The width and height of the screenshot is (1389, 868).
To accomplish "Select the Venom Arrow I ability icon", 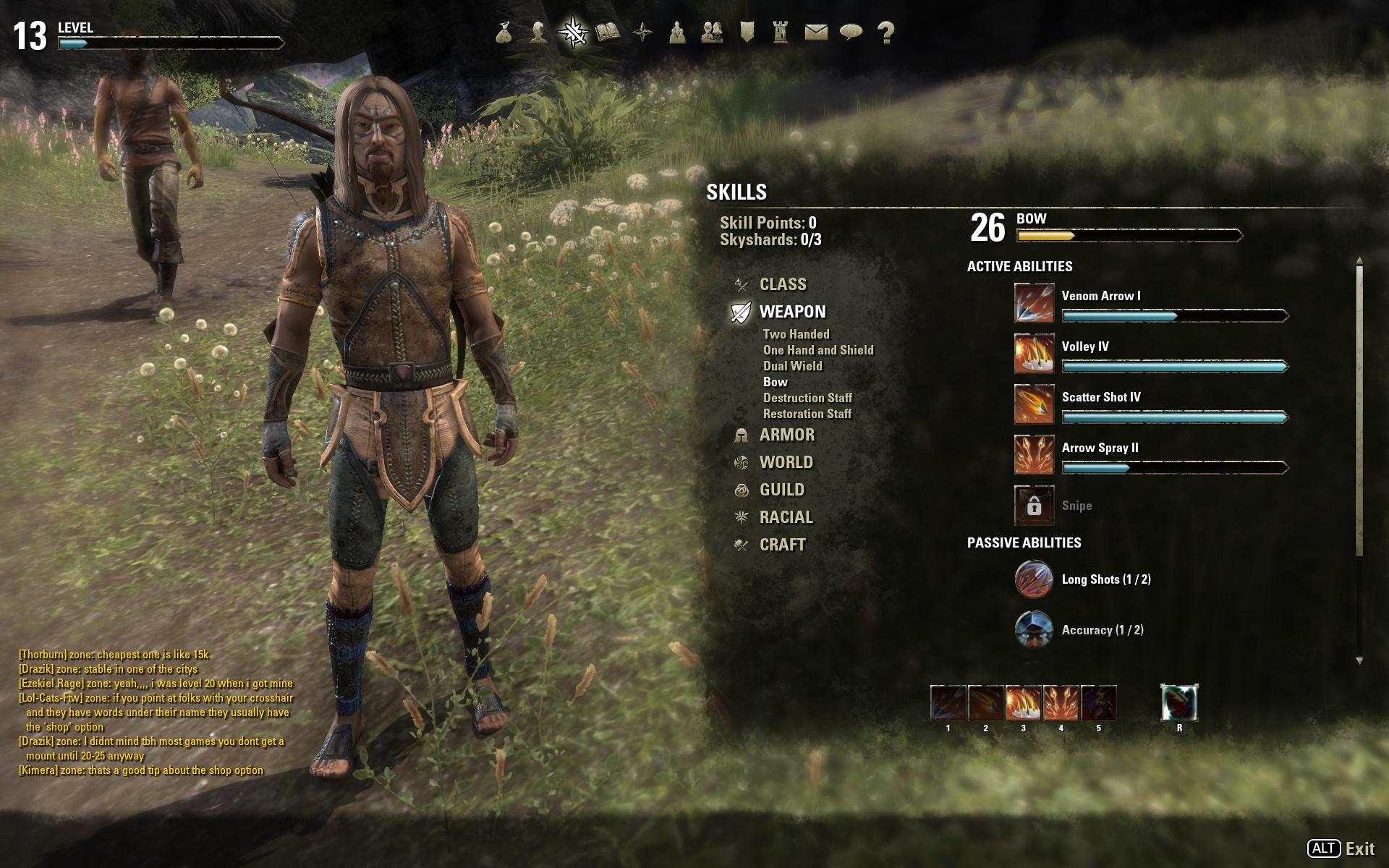I will (x=1034, y=302).
